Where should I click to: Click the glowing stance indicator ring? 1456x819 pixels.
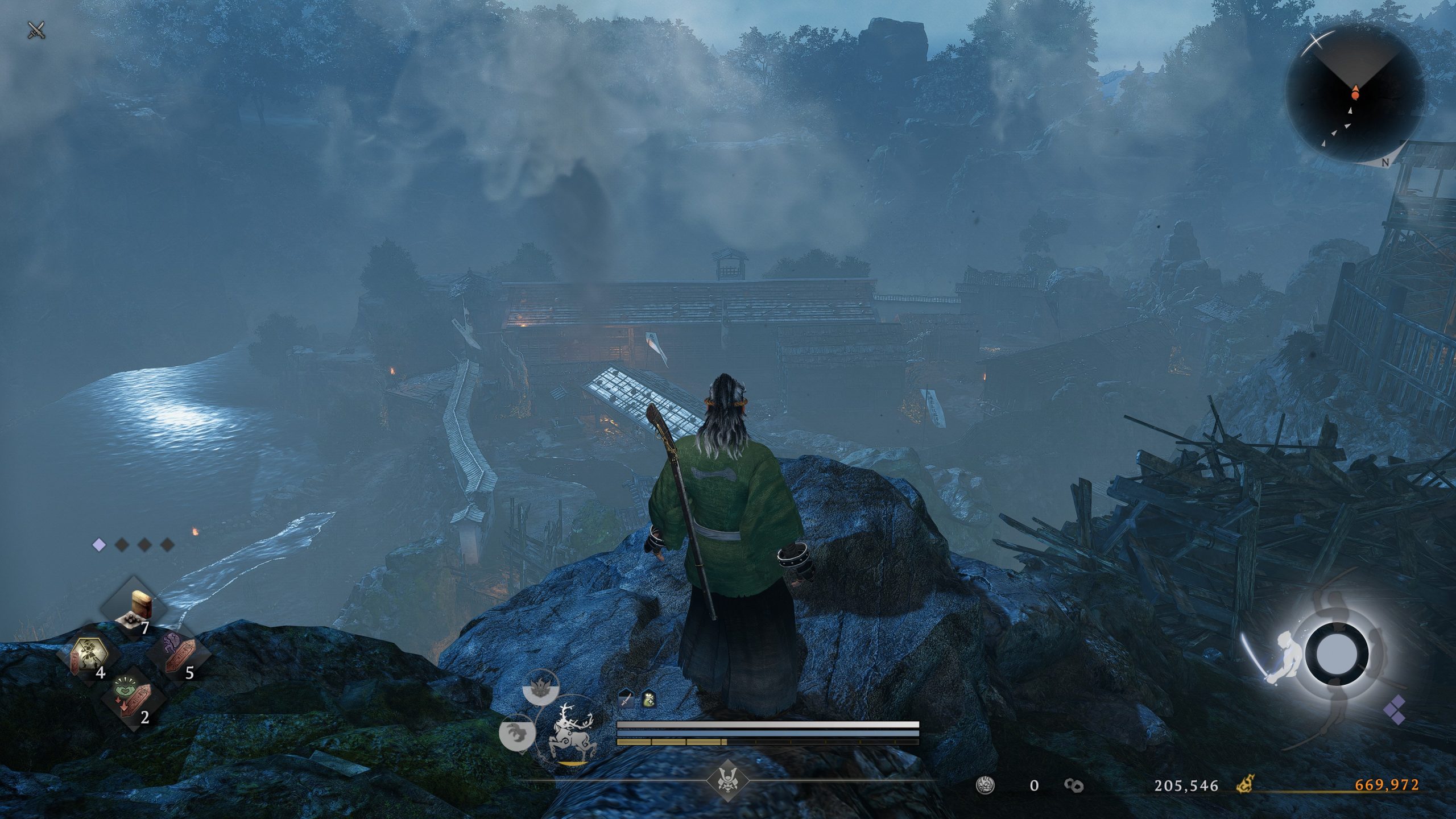click(x=1336, y=653)
